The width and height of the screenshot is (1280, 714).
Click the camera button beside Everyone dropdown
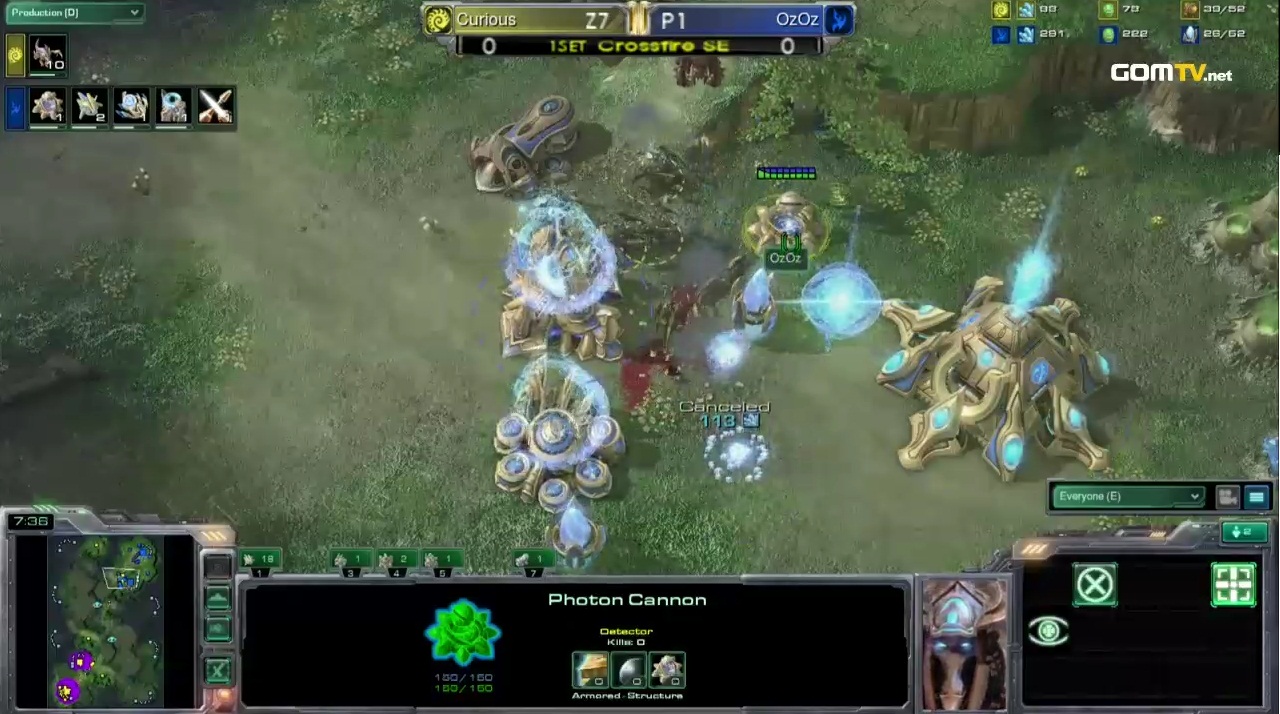1228,496
